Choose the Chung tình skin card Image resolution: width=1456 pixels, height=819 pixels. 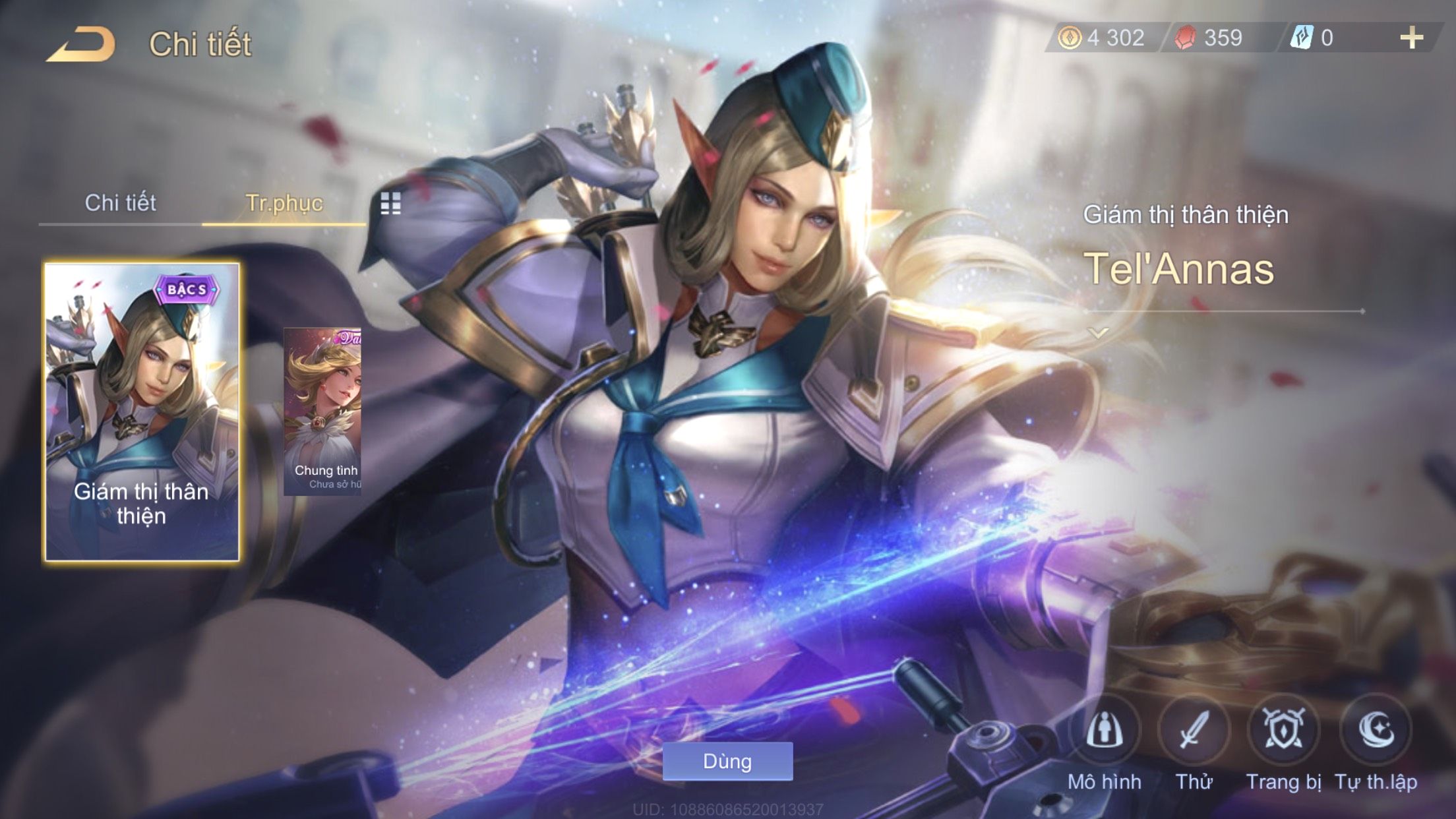322,411
